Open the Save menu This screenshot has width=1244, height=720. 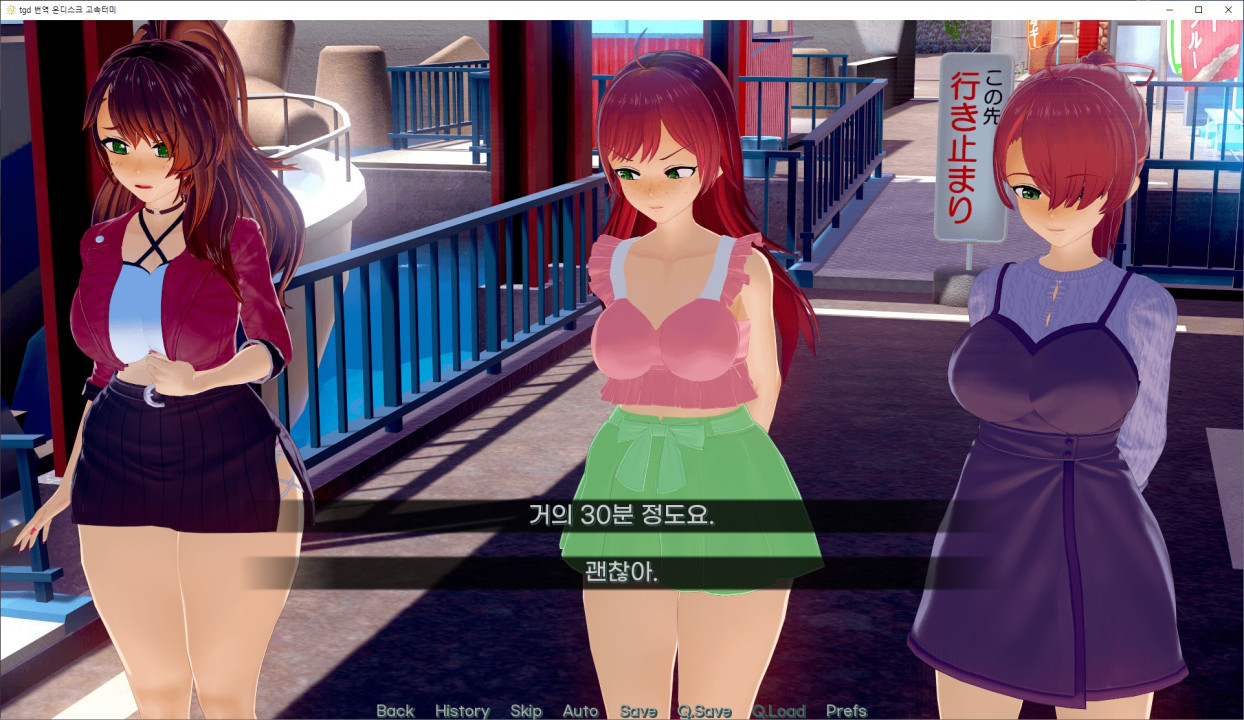click(638, 711)
